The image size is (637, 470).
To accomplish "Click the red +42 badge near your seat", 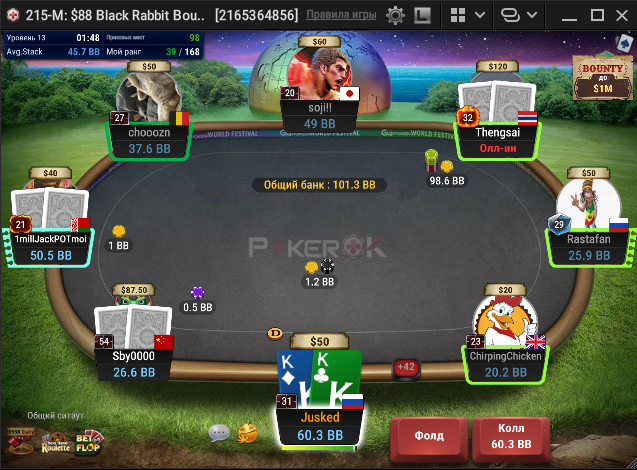I will [406, 367].
